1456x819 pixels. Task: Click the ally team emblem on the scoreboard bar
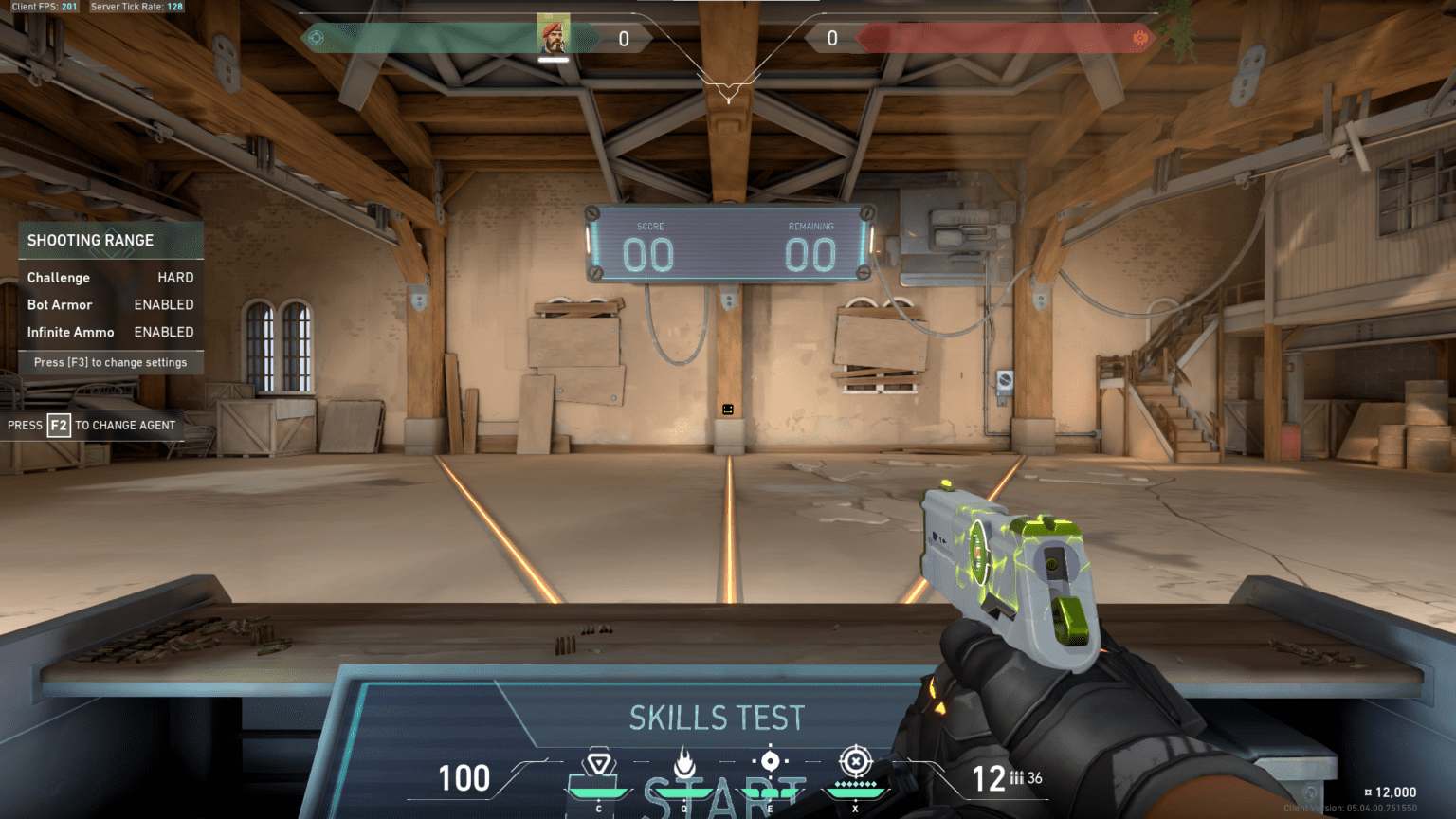[315, 36]
